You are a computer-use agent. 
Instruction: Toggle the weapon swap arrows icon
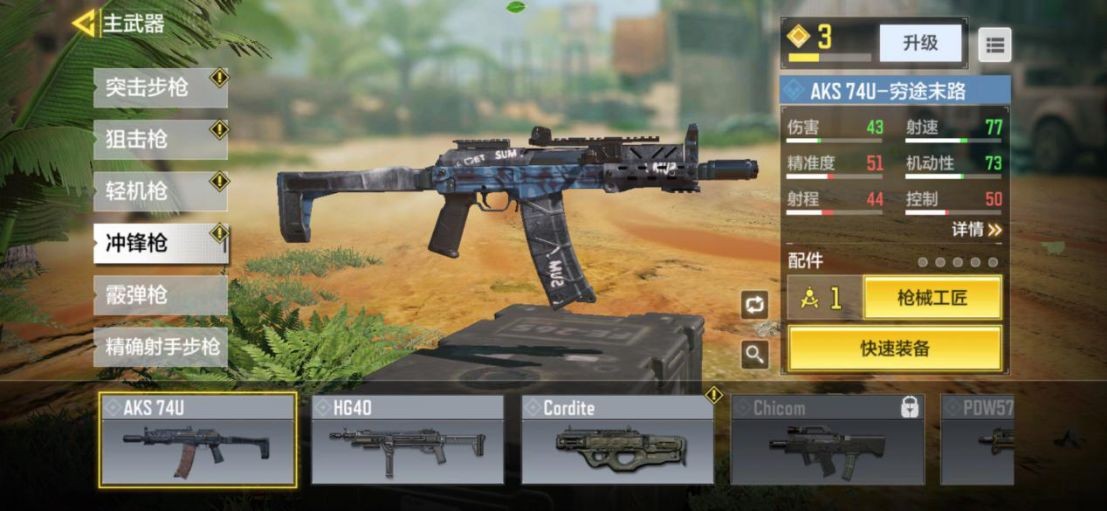coord(755,305)
